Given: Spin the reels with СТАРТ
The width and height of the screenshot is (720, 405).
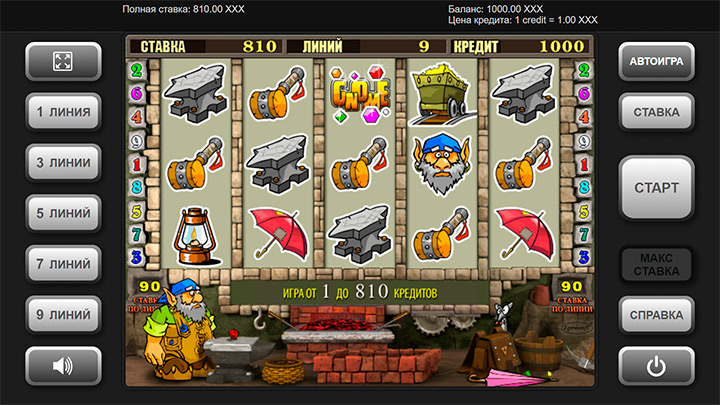Looking at the screenshot, I should (x=656, y=187).
